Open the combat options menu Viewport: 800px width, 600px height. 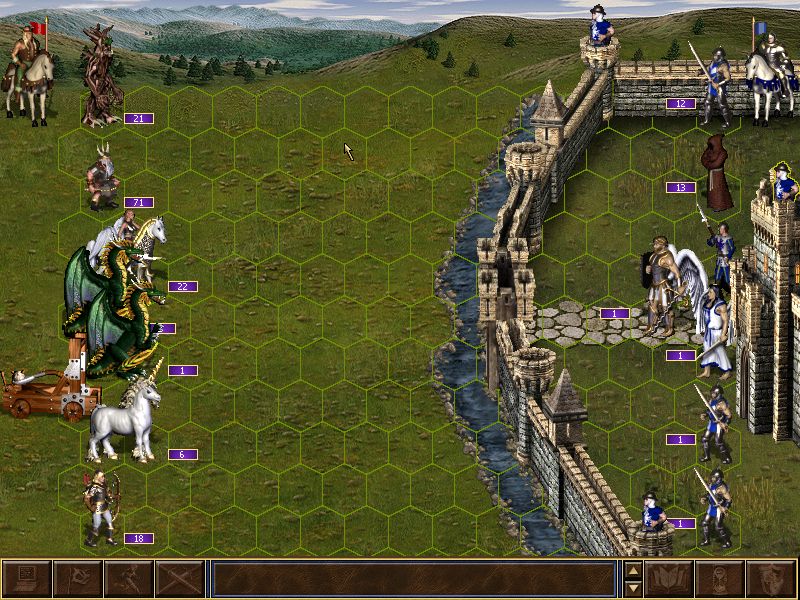coord(27,579)
